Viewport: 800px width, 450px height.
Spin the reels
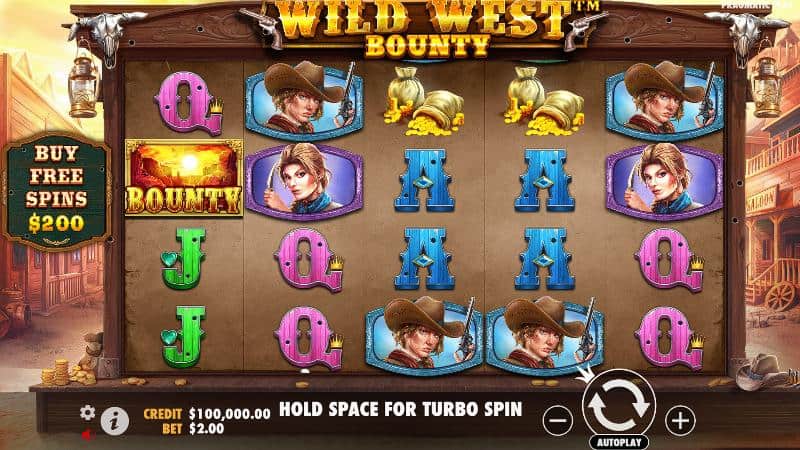pos(618,405)
